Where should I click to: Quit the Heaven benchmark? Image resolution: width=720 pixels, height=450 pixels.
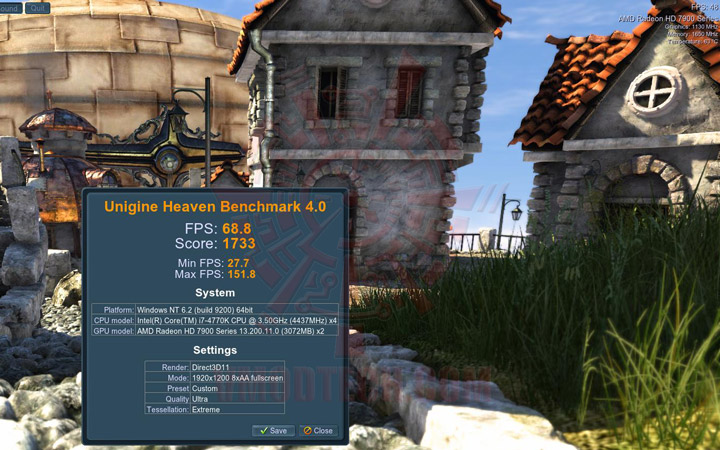point(37,7)
